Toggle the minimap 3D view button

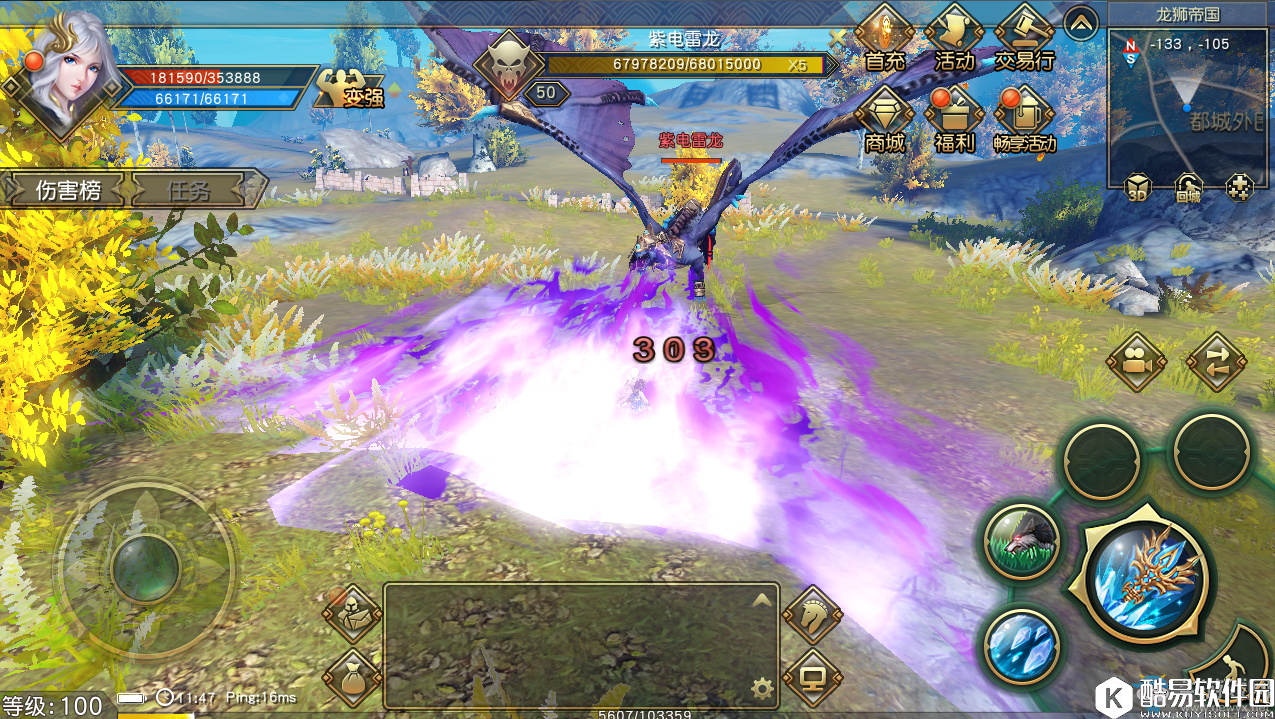click(1137, 188)
